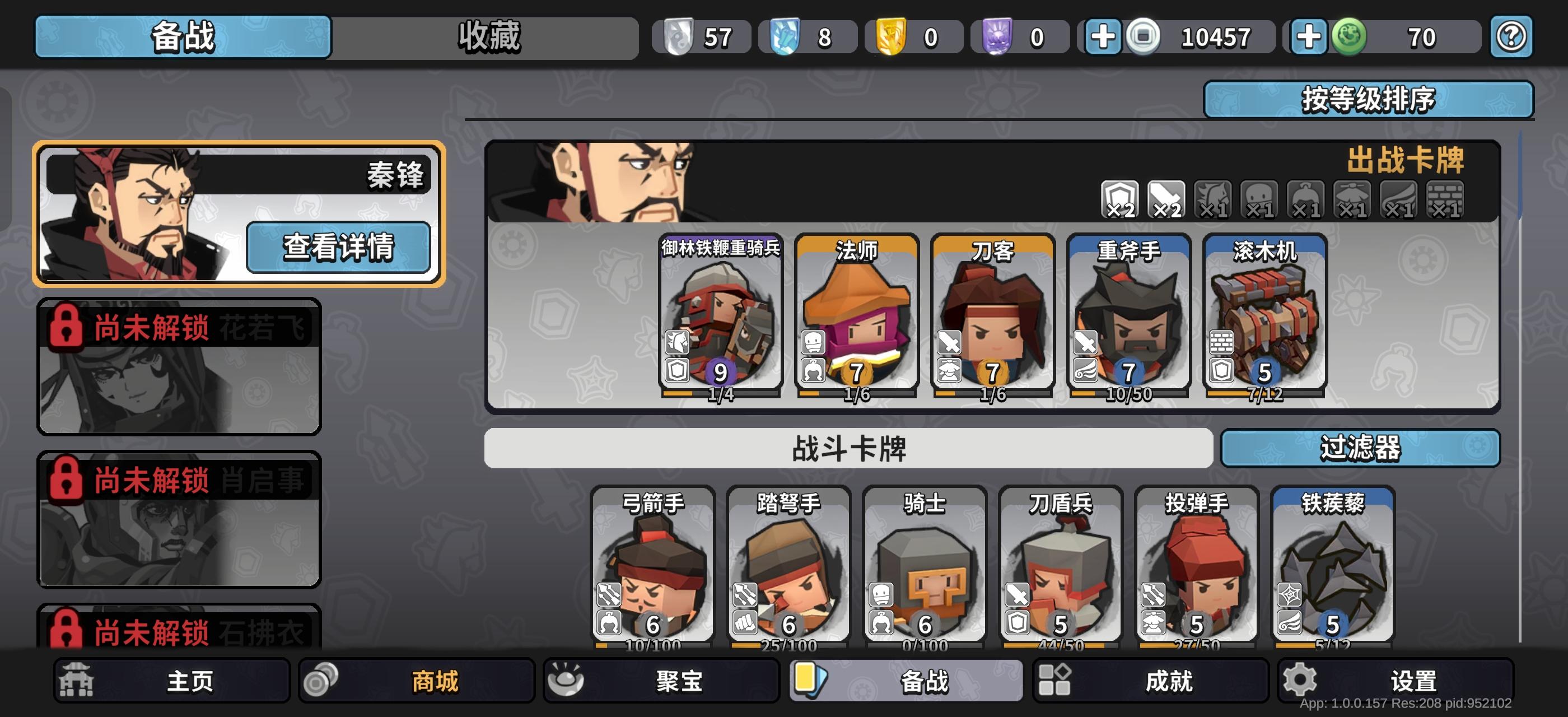Toggle the shield ×2 unit type indicator

1121,198
